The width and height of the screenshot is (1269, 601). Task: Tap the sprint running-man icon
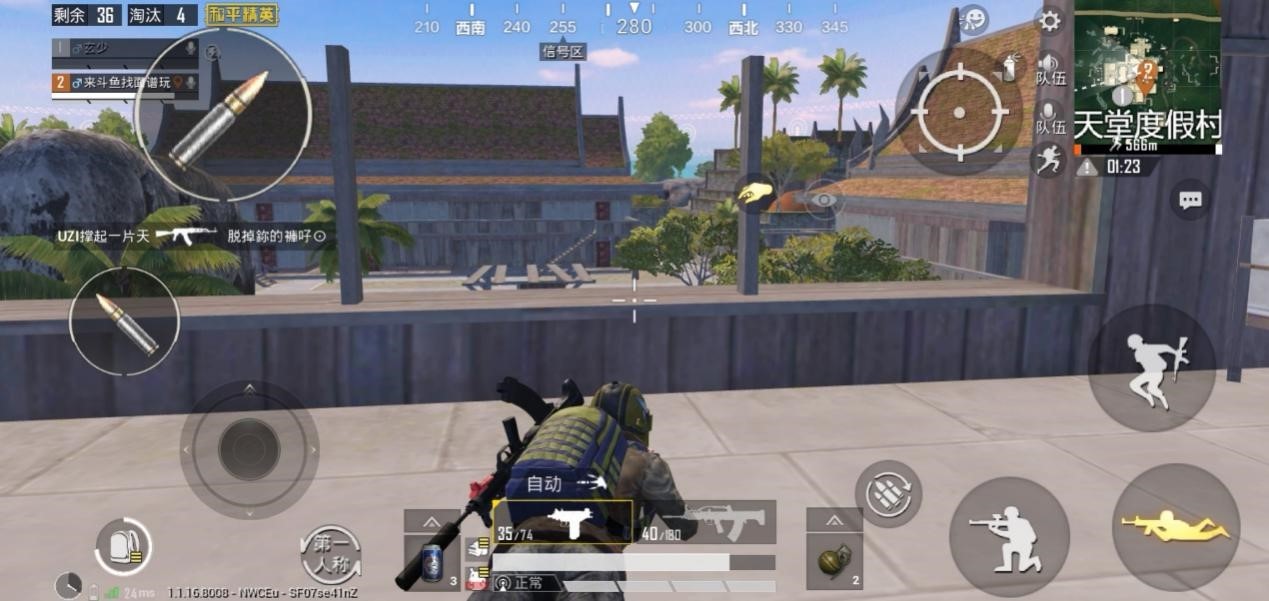pos(1049,159)
